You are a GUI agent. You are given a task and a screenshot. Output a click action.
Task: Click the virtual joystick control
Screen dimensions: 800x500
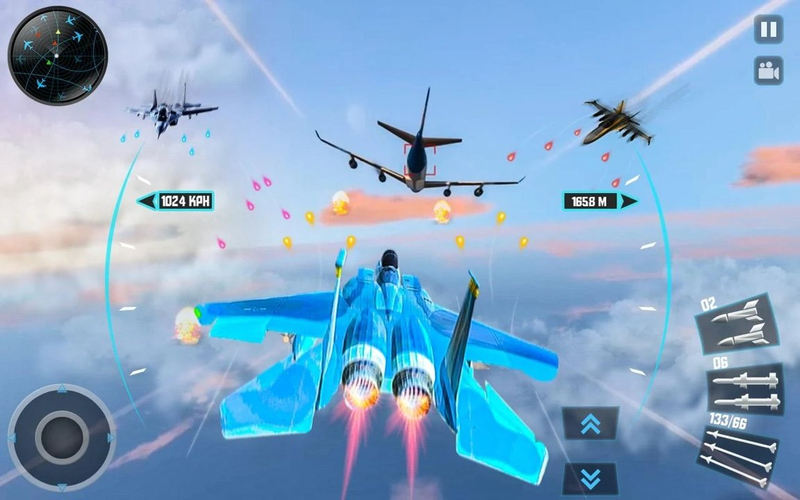click(62, 436)
